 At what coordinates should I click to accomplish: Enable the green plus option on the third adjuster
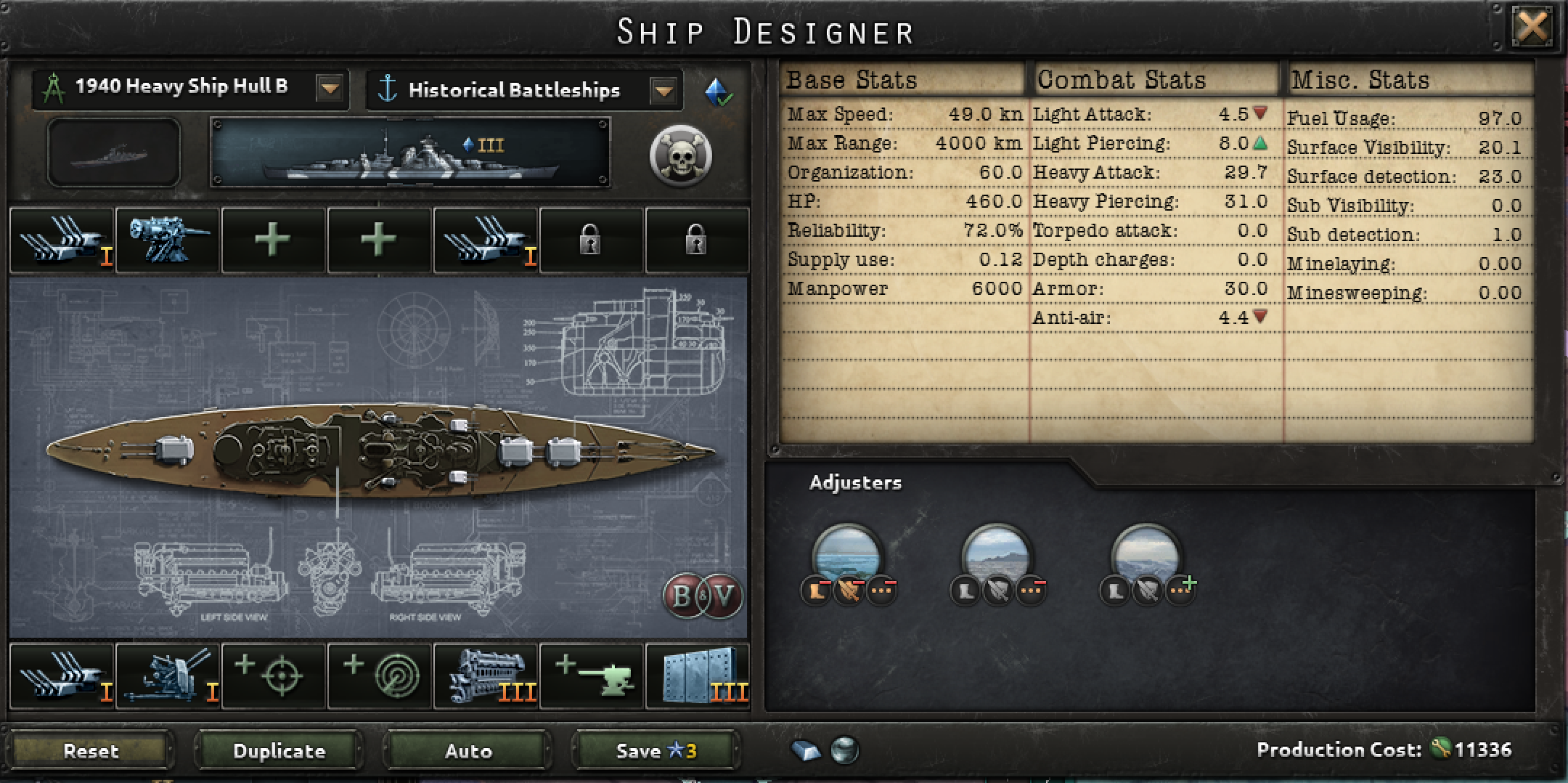pos(1180,588)
